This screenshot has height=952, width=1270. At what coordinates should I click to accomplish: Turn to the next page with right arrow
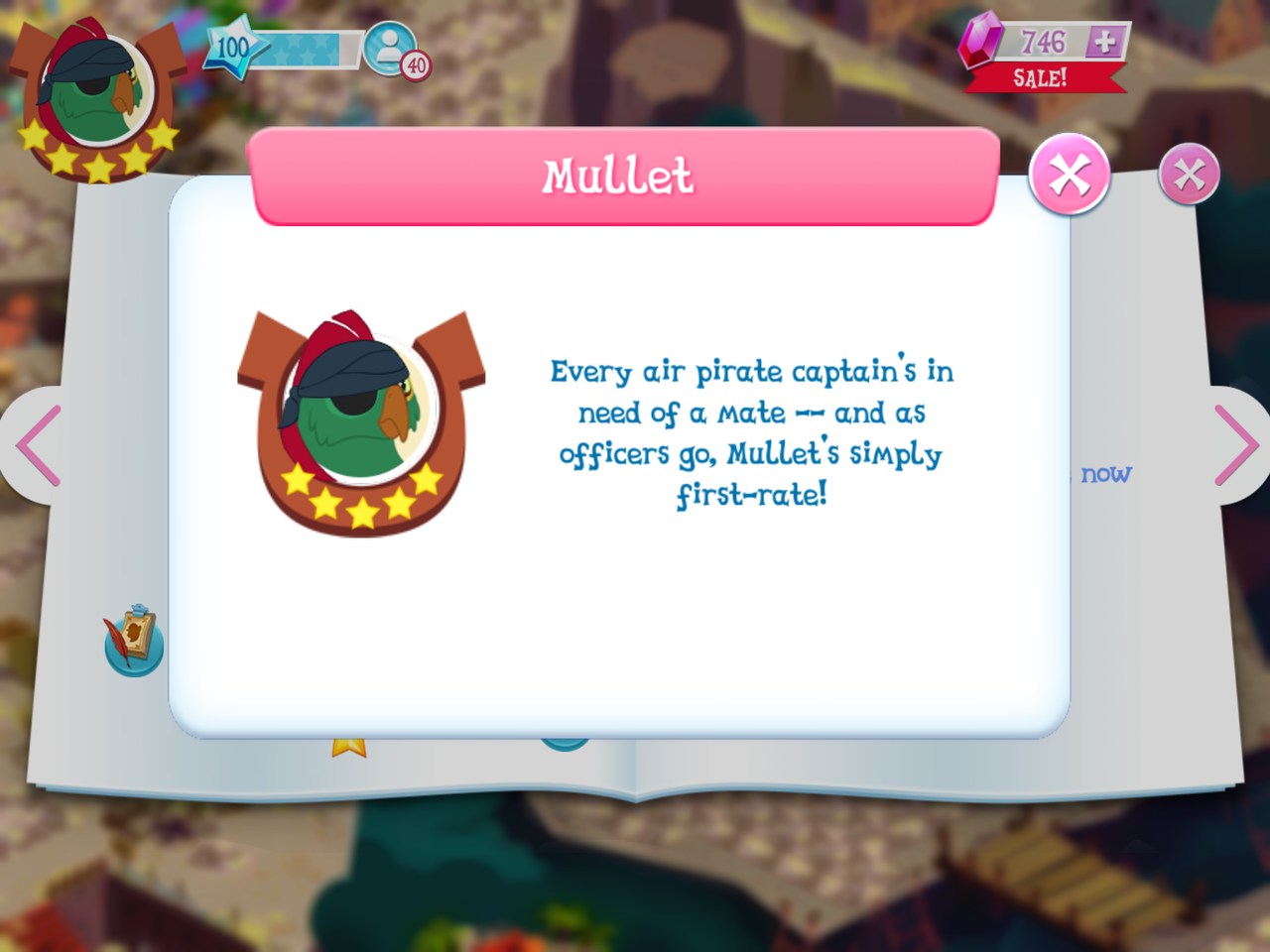click(x=1238, y=443)
